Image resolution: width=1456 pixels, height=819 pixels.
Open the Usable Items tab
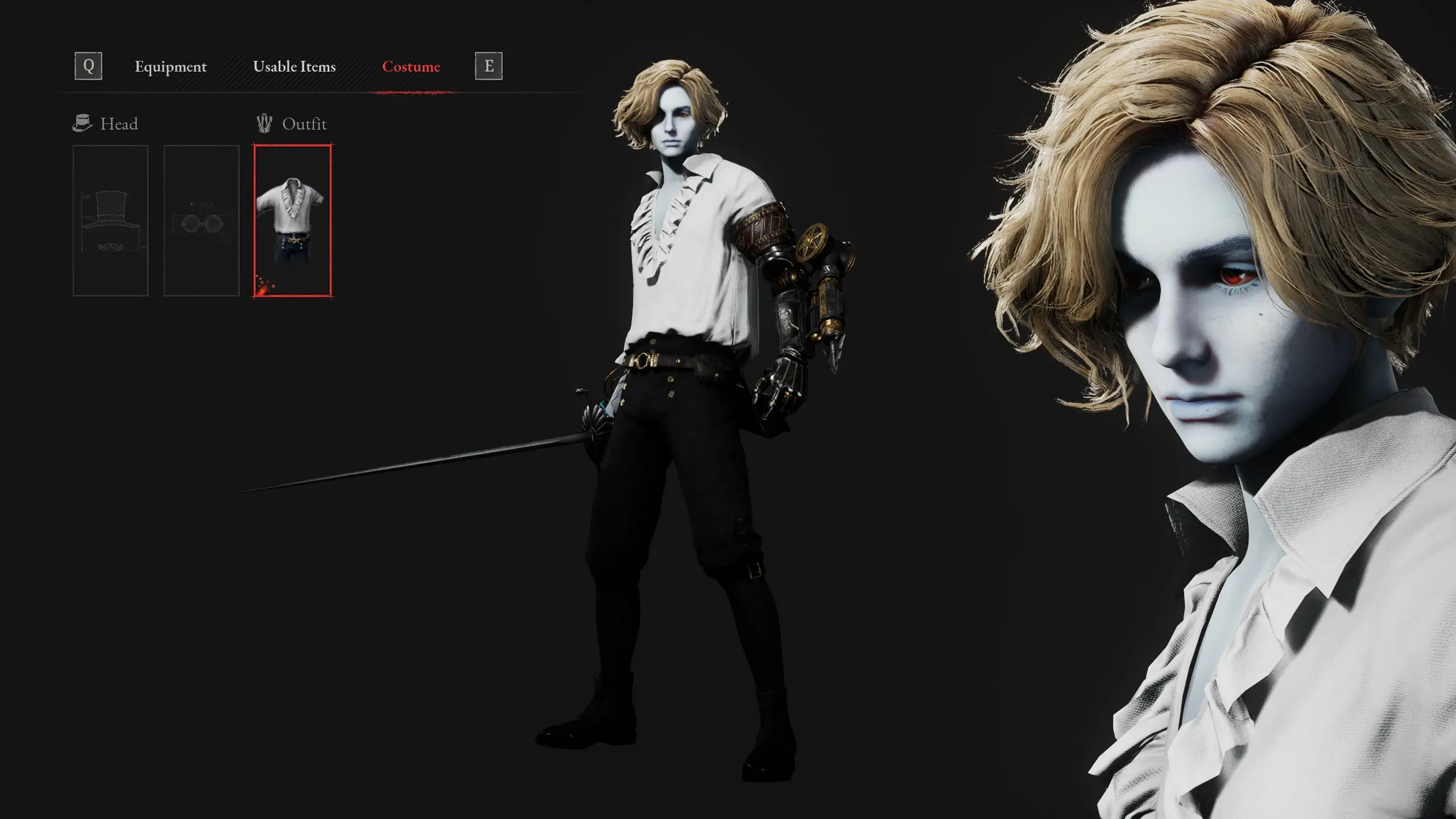[294, 67]
